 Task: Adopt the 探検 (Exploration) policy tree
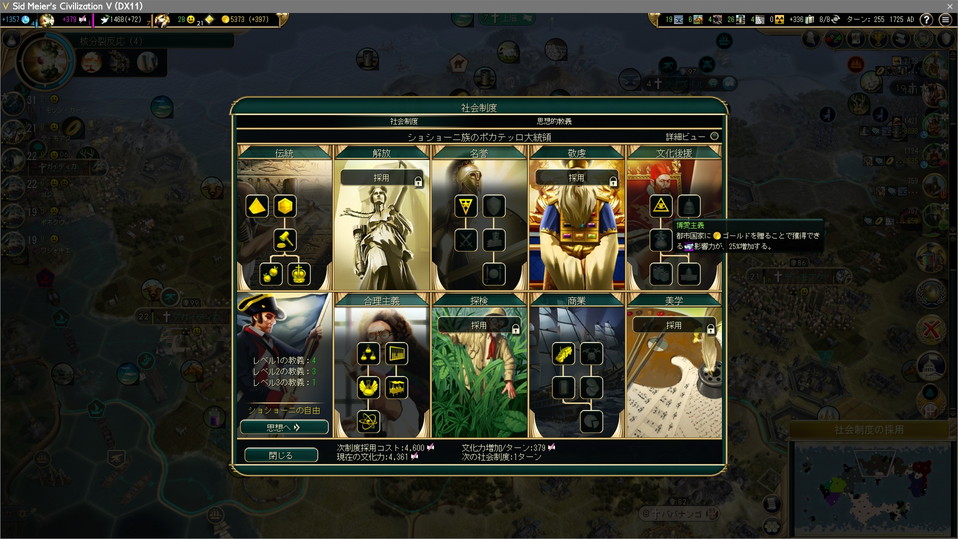tap(478, 326)
